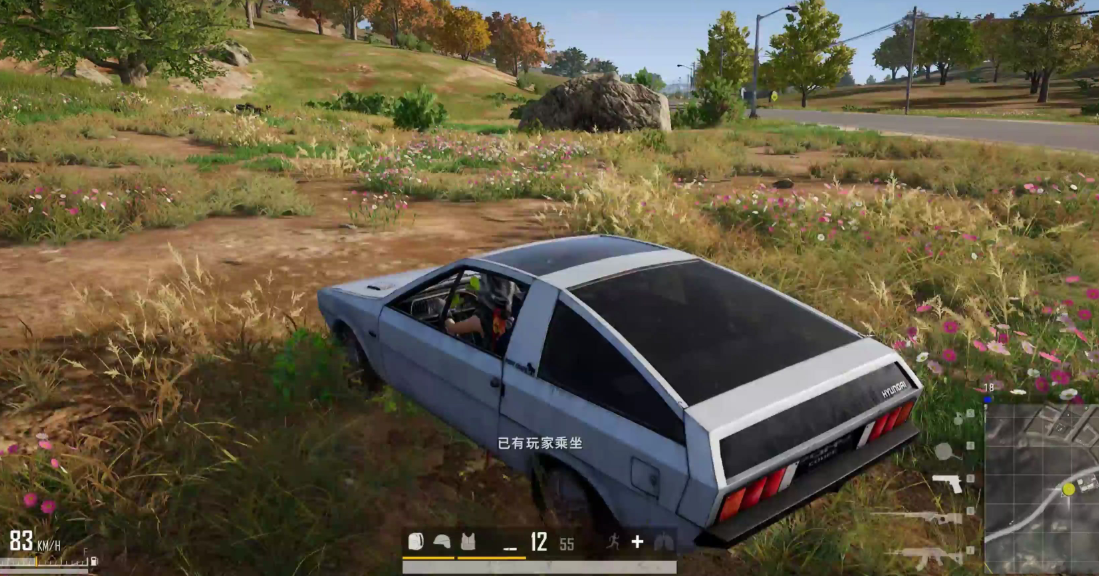
Task: Click the armor vest icon
Action: click(x=467, y=542)
